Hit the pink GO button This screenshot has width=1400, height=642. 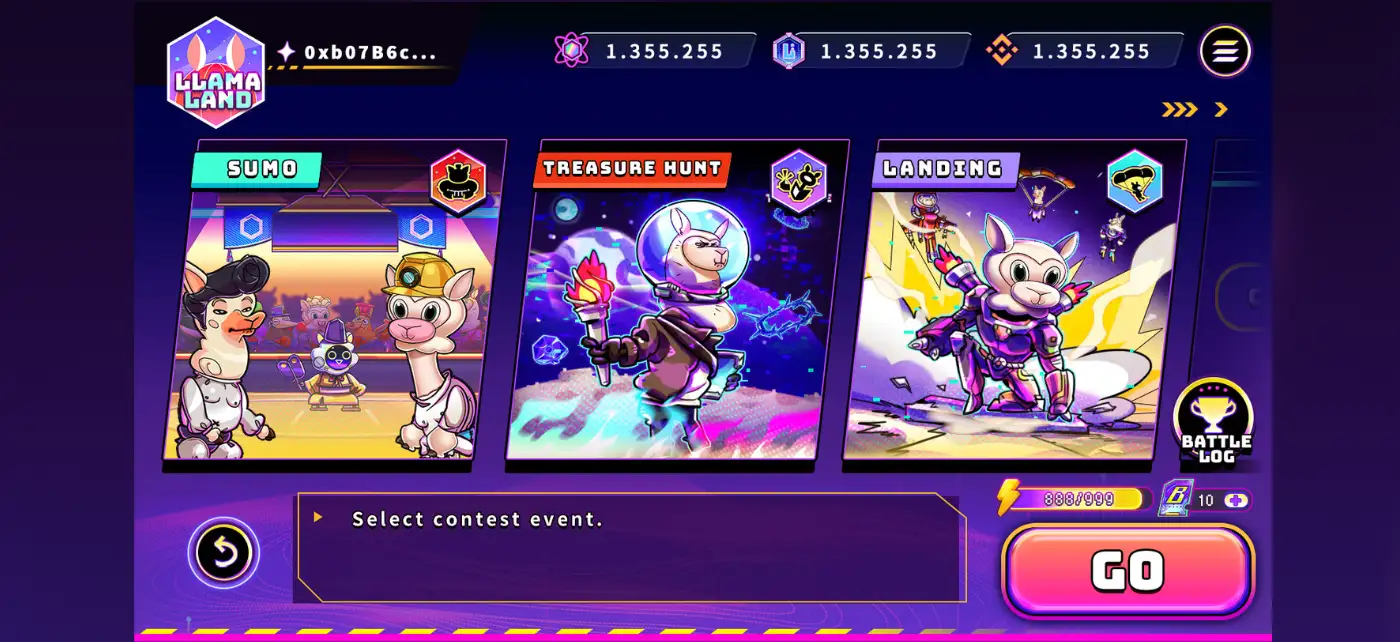coord(1127,571)
